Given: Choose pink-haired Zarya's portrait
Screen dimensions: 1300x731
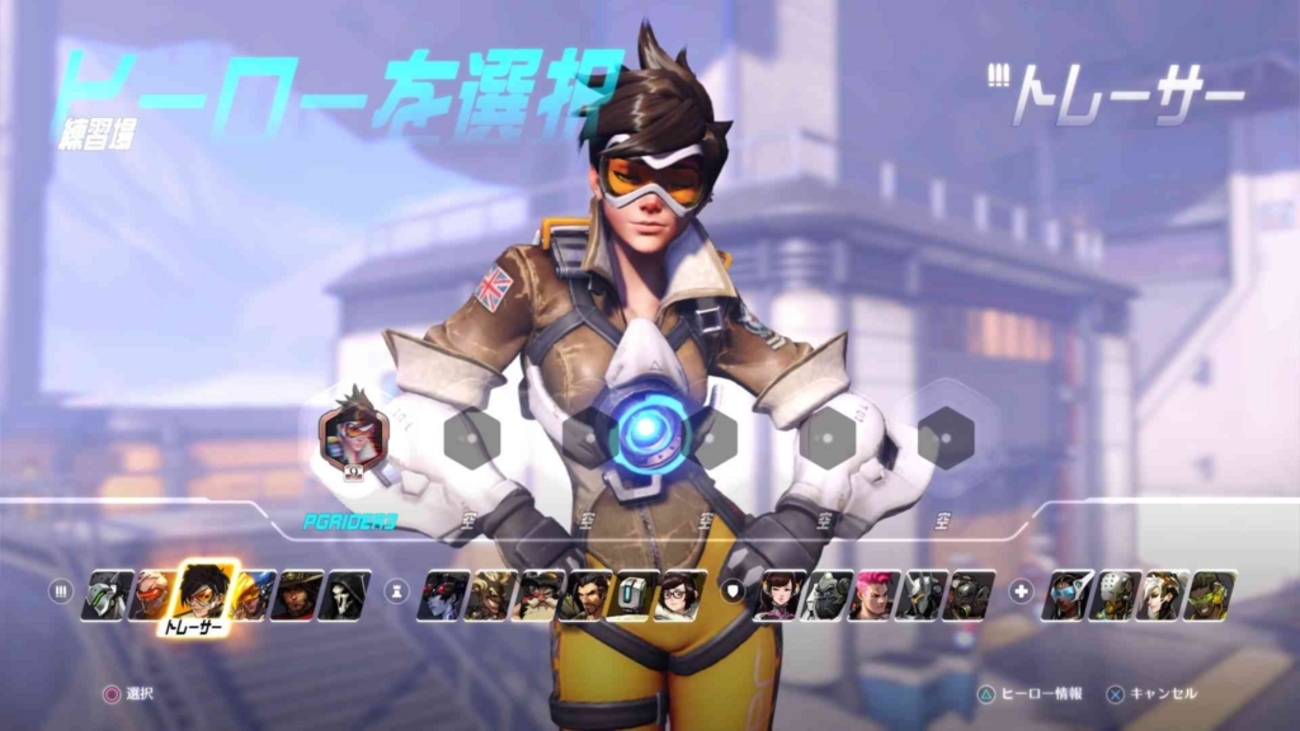Looking at the screenshot, I should click(874, 595).
